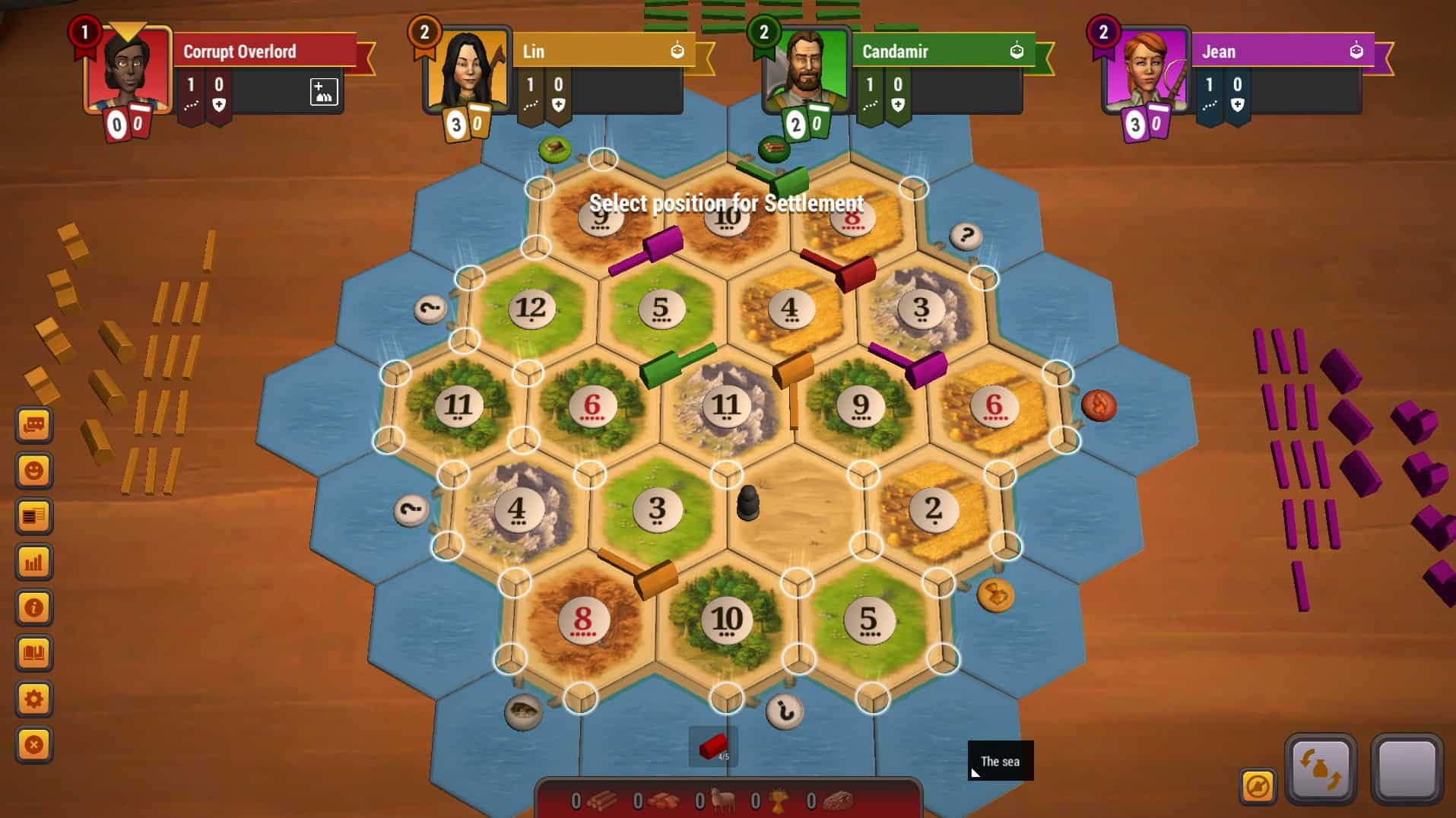
Task: View the game log panel
Action: coord(34,517)
